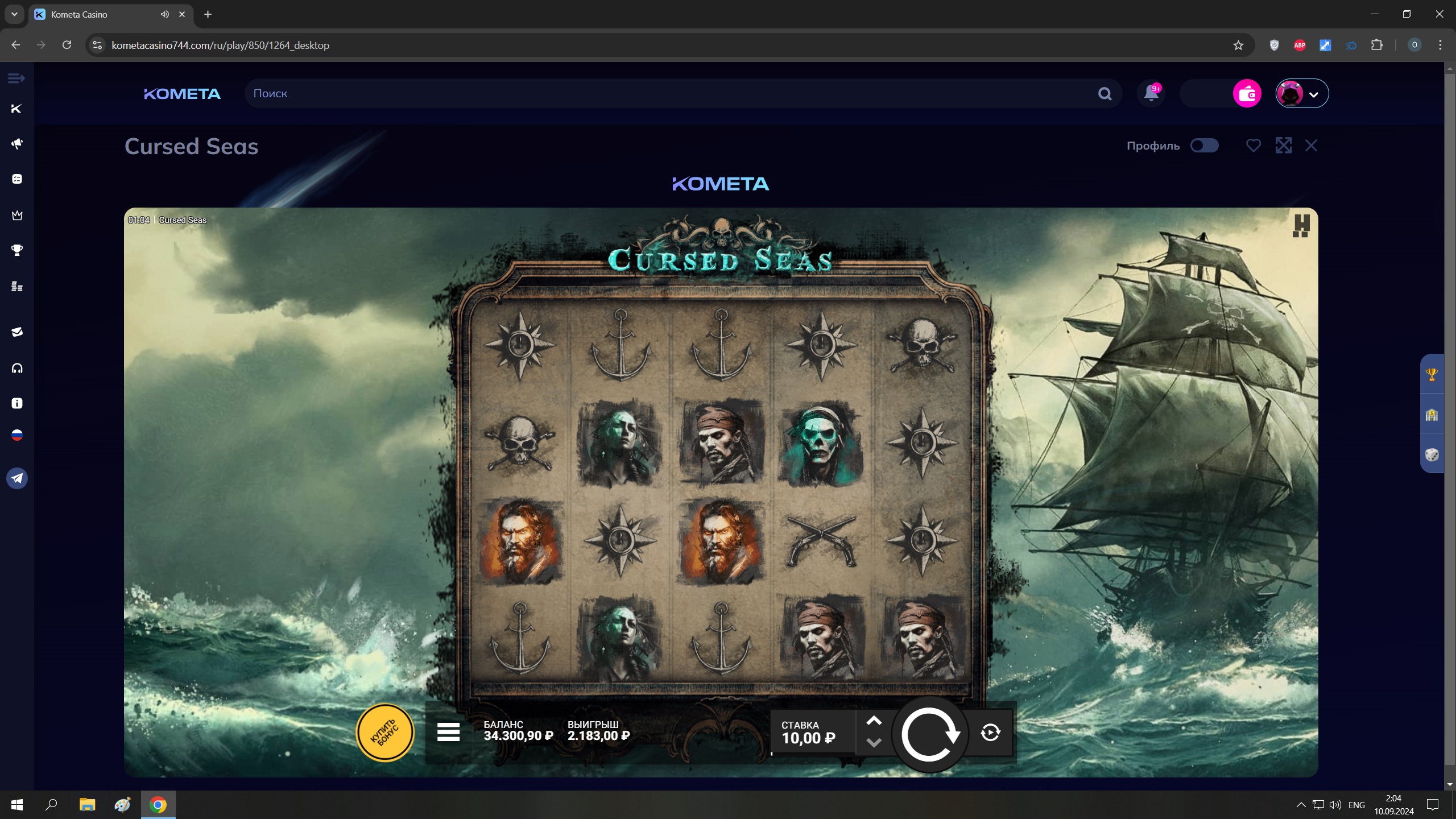Add Cursed Seas to favorites with the heart

pyautogui.click(x=1253, y=146)
